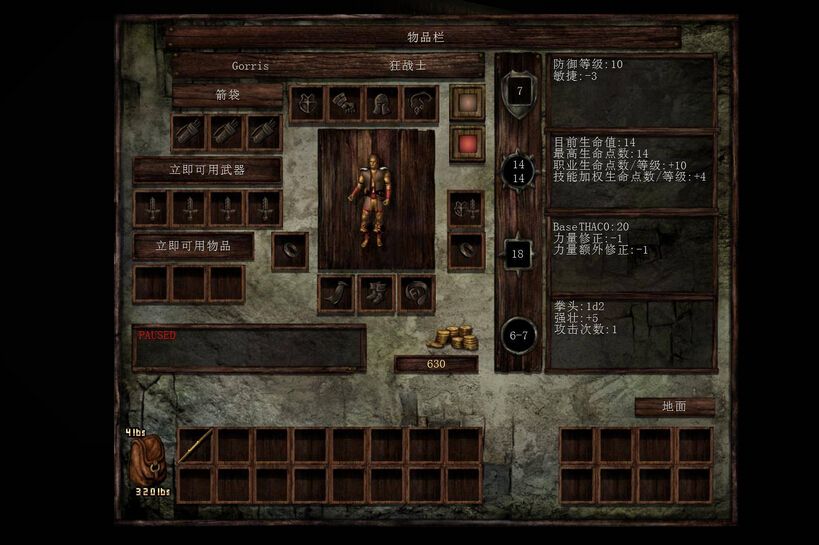
Task: Pick the tan character color swatch
Action: 466,102
